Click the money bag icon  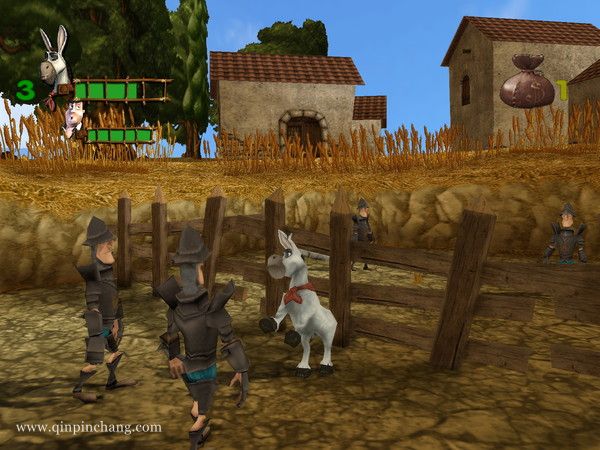[526, 81]
